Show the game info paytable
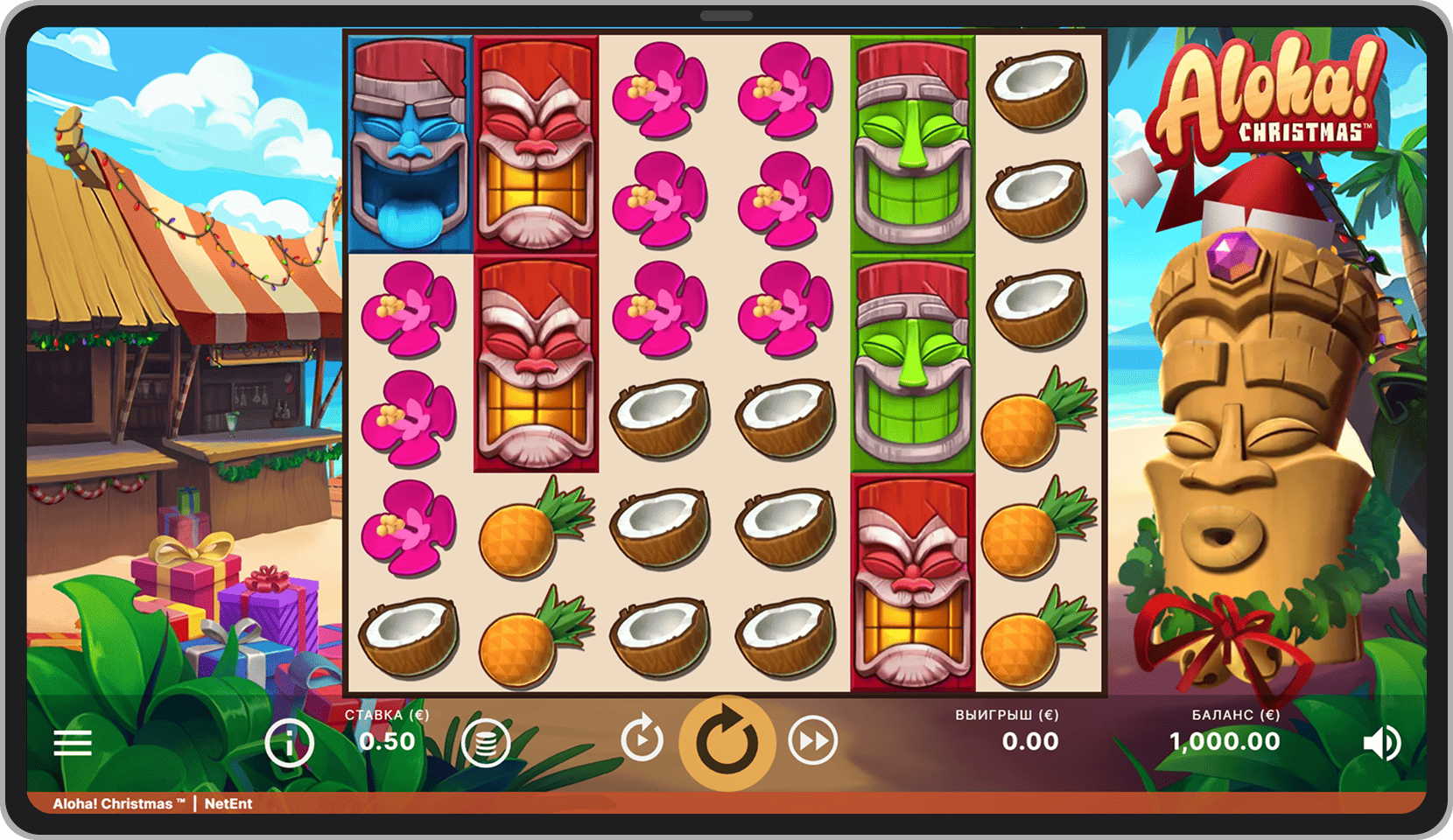The height and width of the screenshot is (840, 1453). coord(290,743)
